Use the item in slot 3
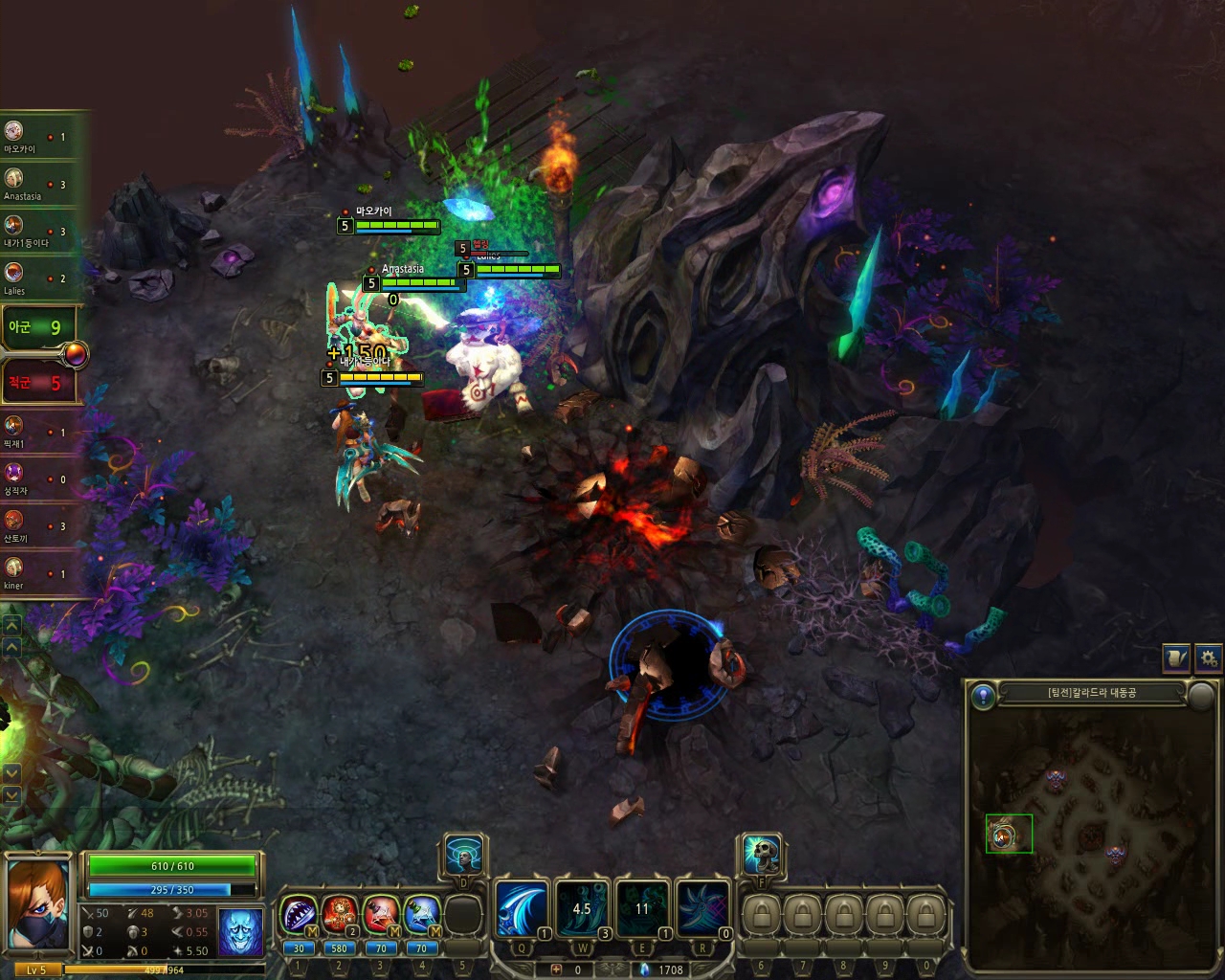The image size is (1225, 980). (x=381, y=915)
